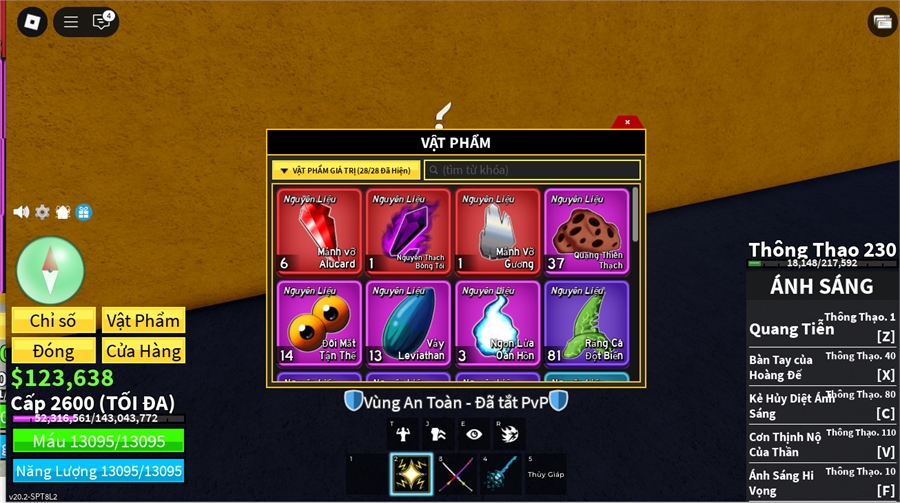The width and height of the screenshot is (900, 503).
Task: Equip the light fruit hotbar slot
Action: [x=410, y=474]
